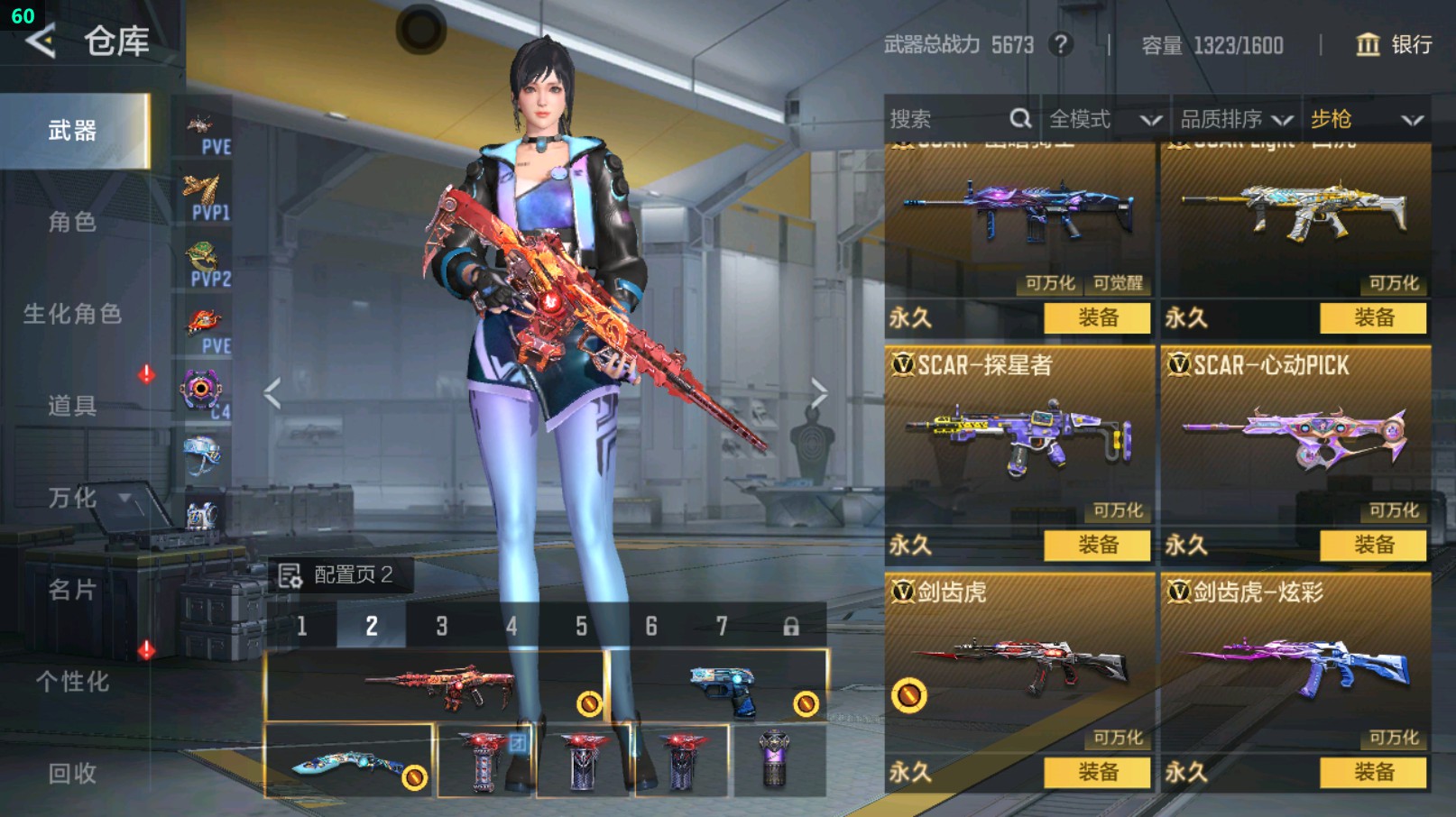Equip the 剑齿虎-炫彩 rifle

click(x=1373, y=772)
